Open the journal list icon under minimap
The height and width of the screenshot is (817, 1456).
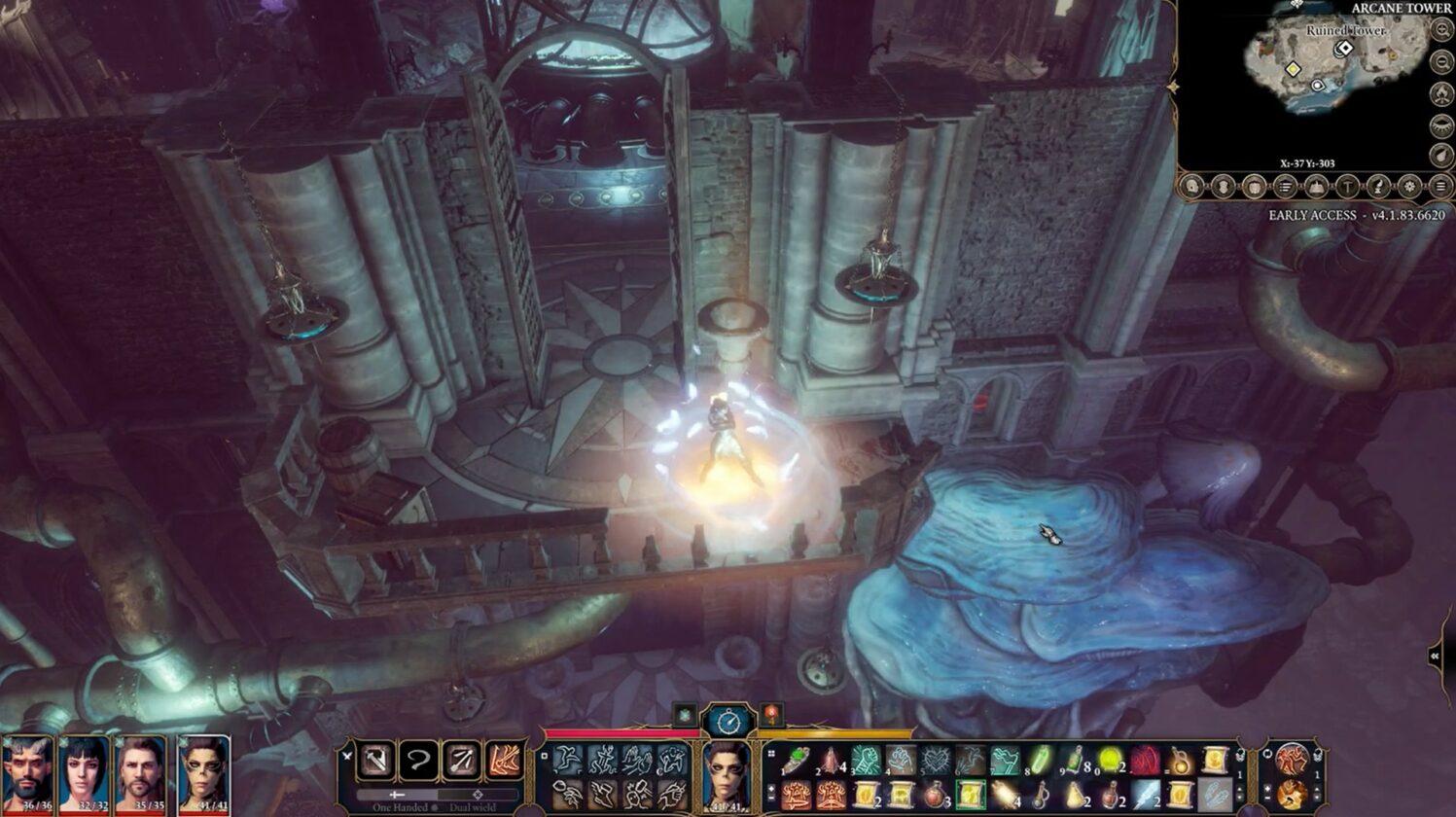[1285, 187]
